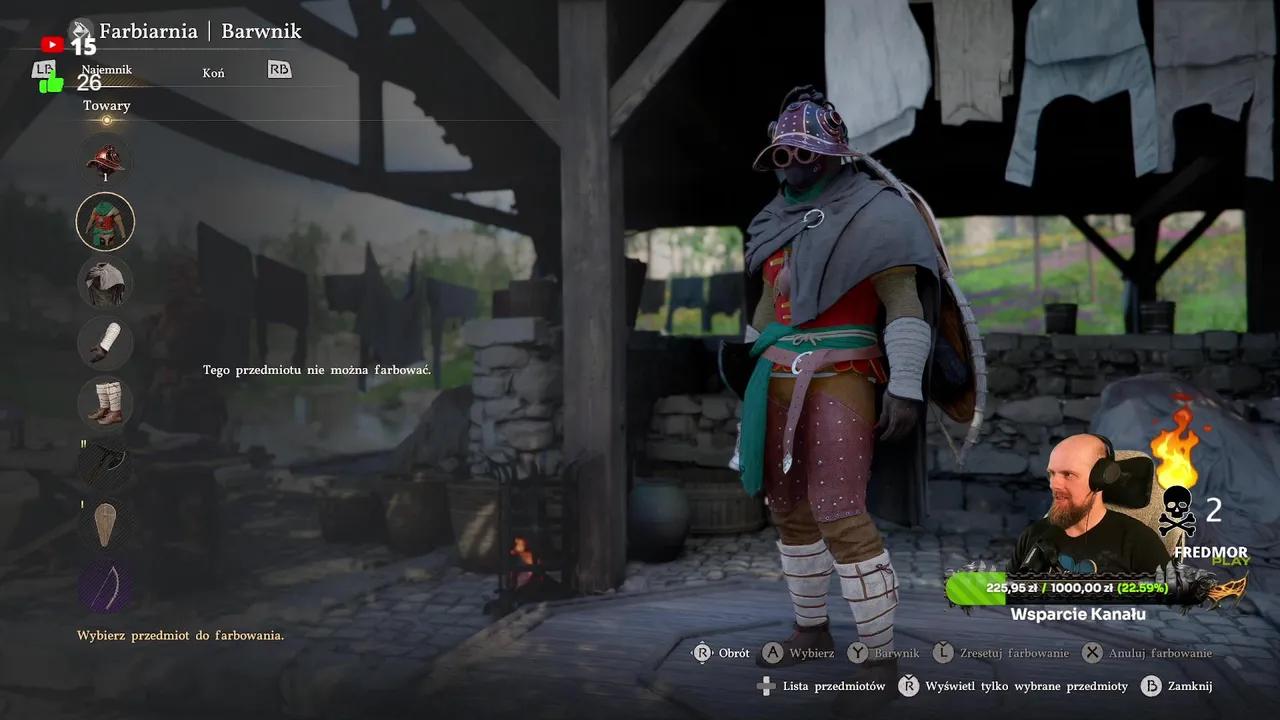Open the Towary category
1280x720 pixels.
click(107, 106)
